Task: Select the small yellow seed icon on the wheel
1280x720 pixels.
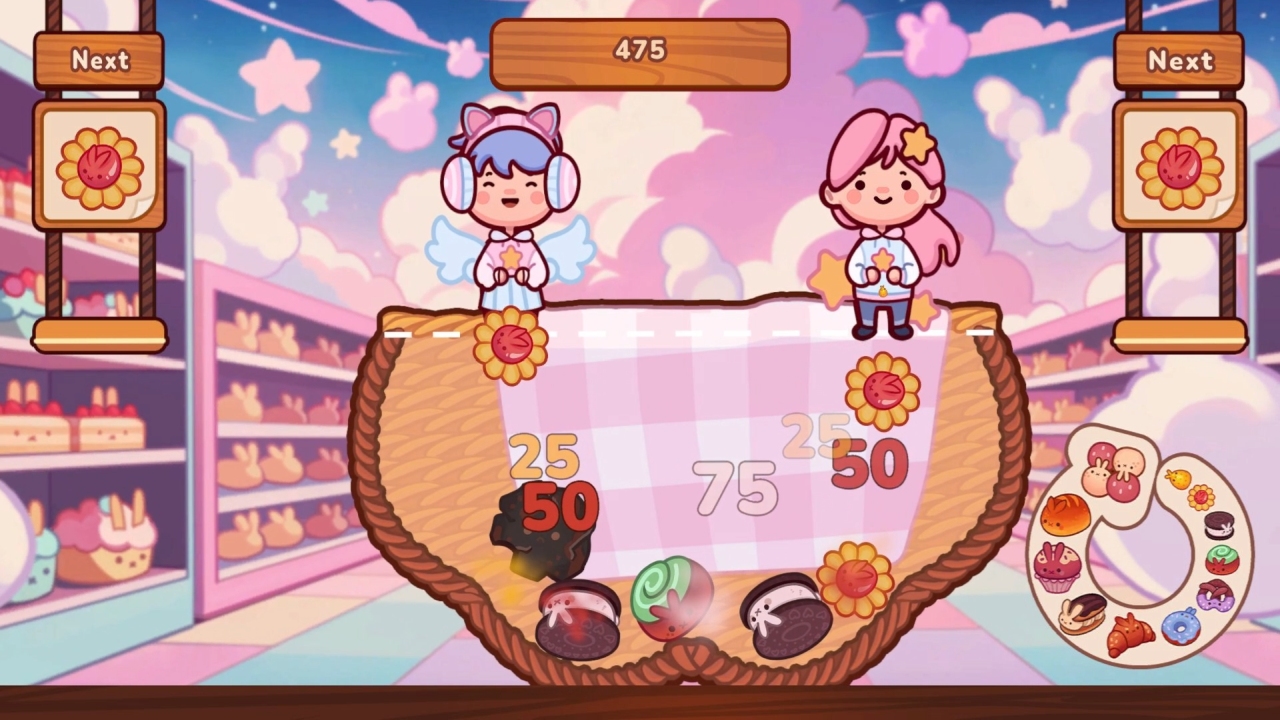Action: point(1177,478)
